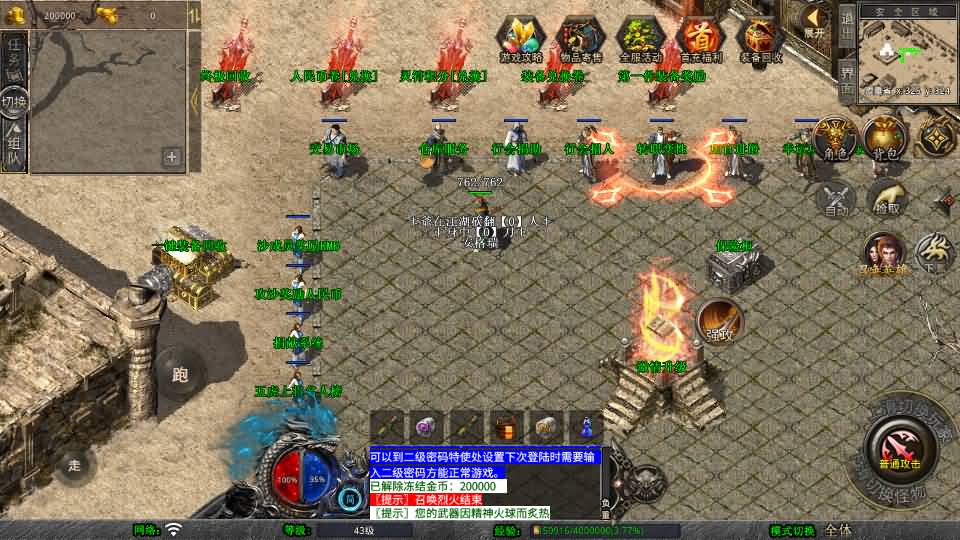Toggle the 跑 run movement button
The image size is (960, 540).
pyautogui.click(x=181, y=375)
